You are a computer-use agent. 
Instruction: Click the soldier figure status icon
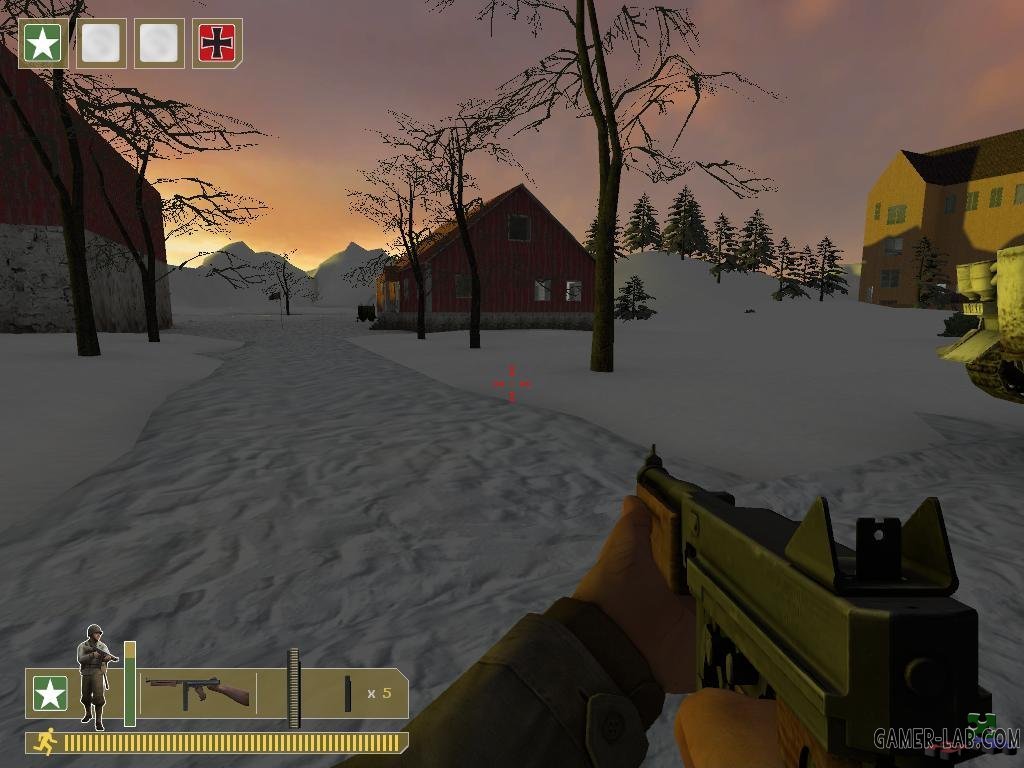click(95, 675)
